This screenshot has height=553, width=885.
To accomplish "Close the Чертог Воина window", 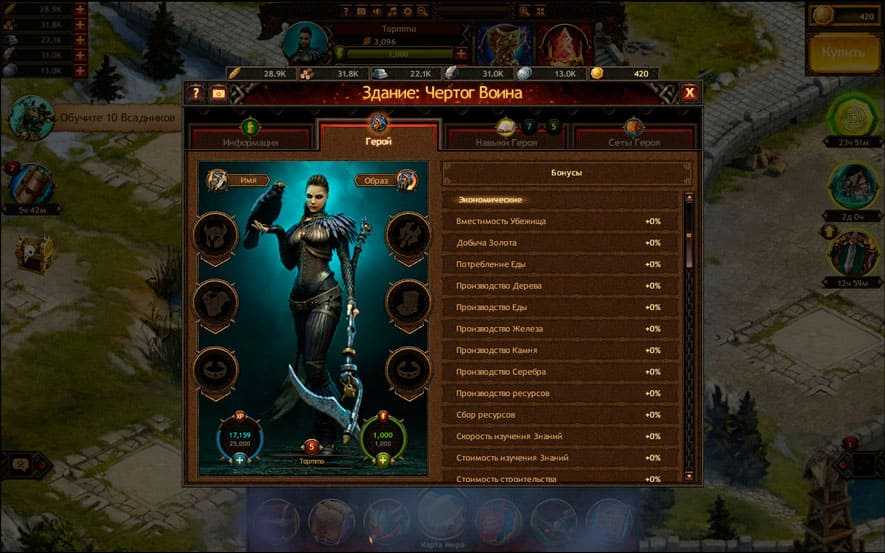I will 689,93.
